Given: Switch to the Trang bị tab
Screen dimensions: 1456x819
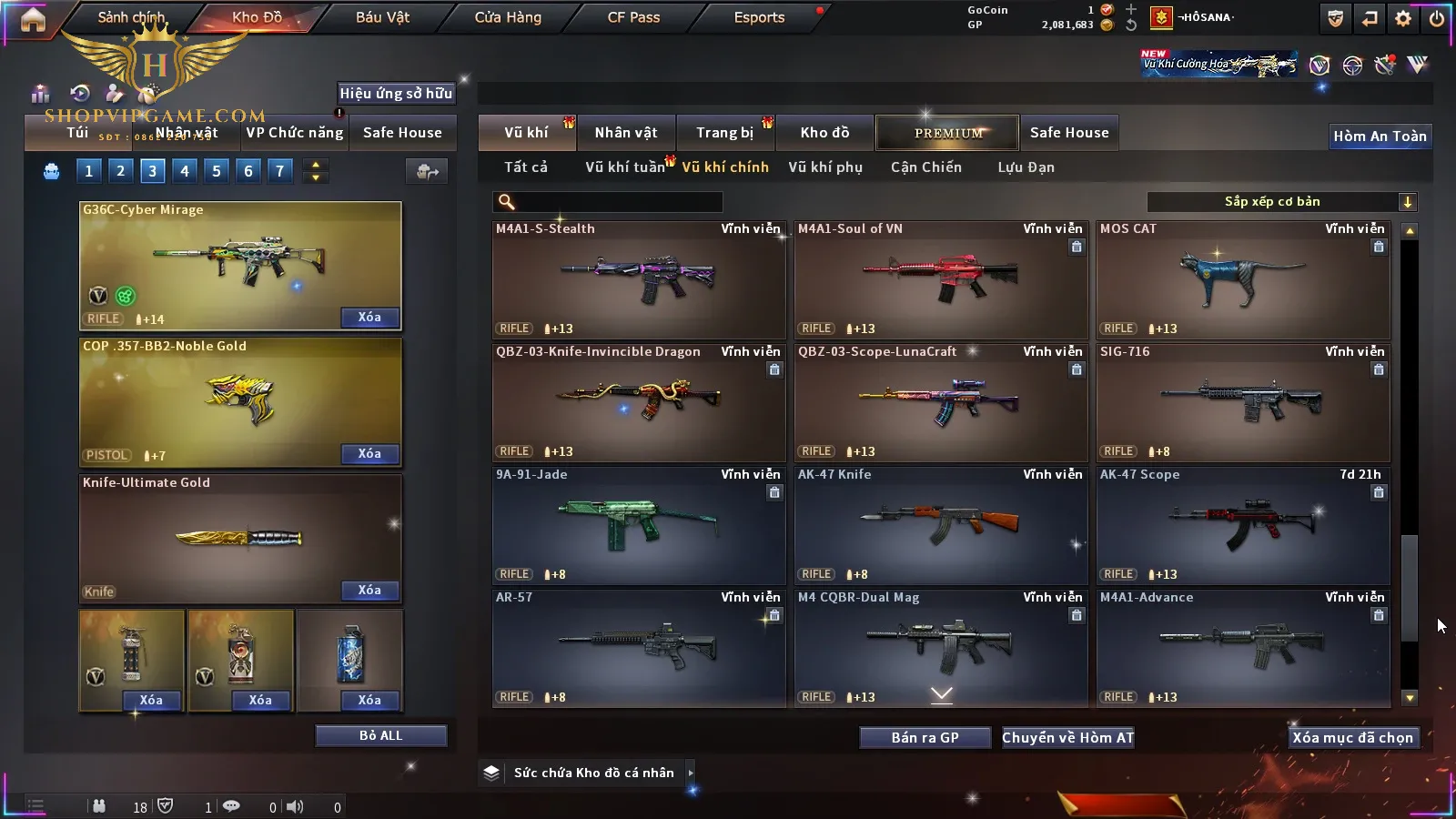Looking at the screenshot, I should [725, 133].
